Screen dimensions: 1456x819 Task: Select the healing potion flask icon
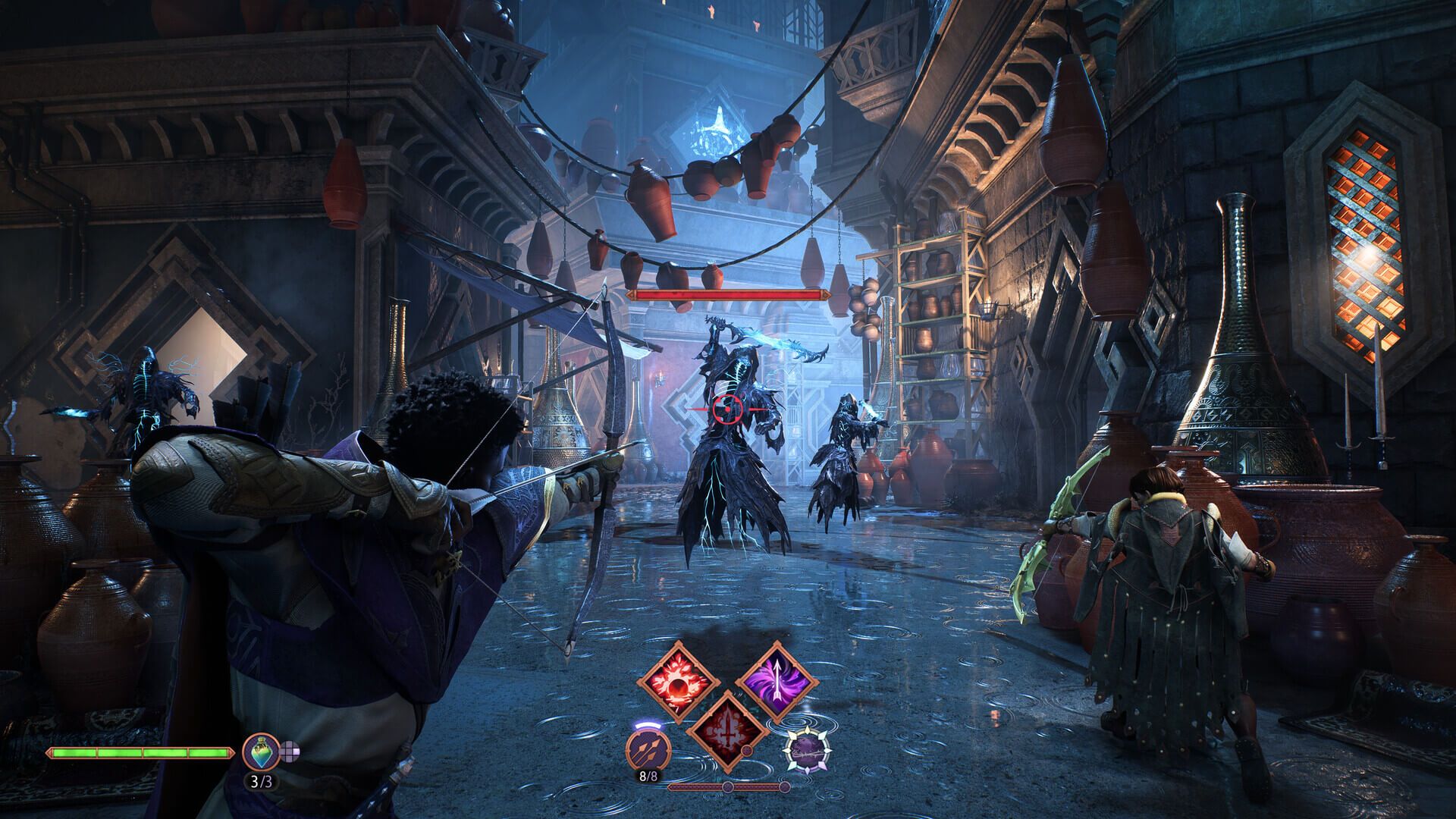(262, 752)
